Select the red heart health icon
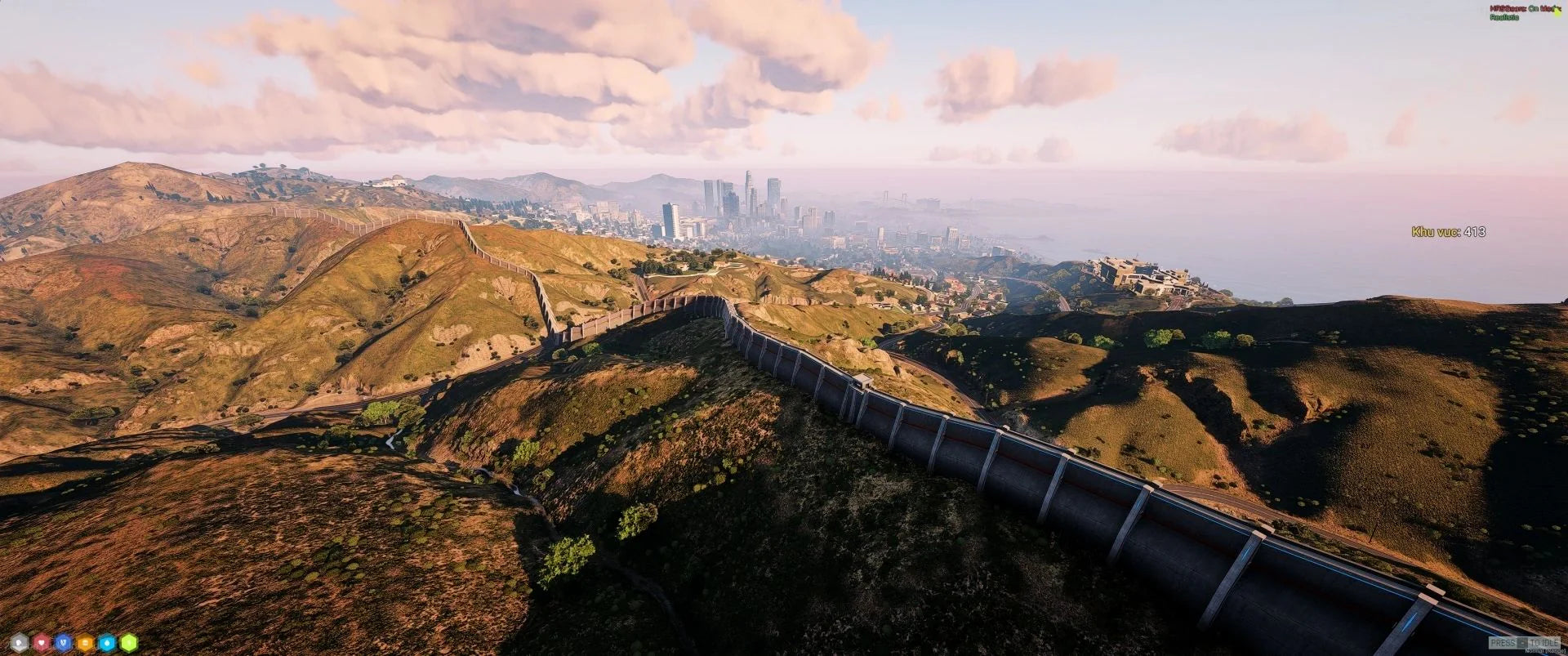This screenshot has height=656, width=1568. (42, 643)
